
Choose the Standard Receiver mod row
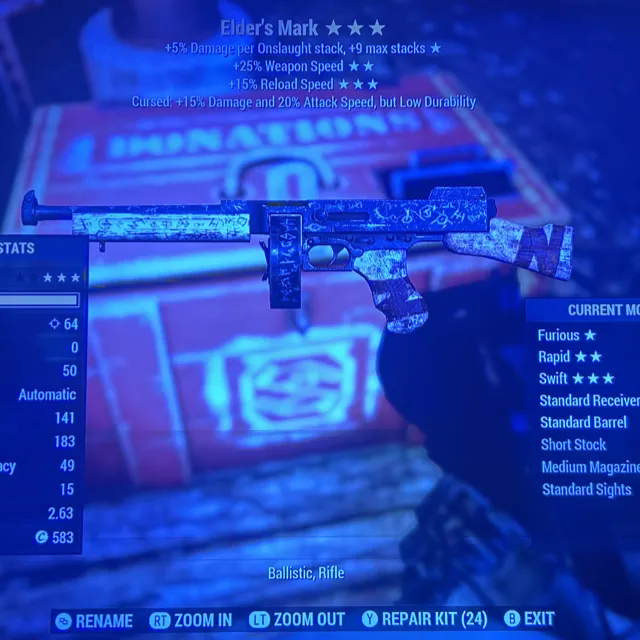(x=589, y=400)
